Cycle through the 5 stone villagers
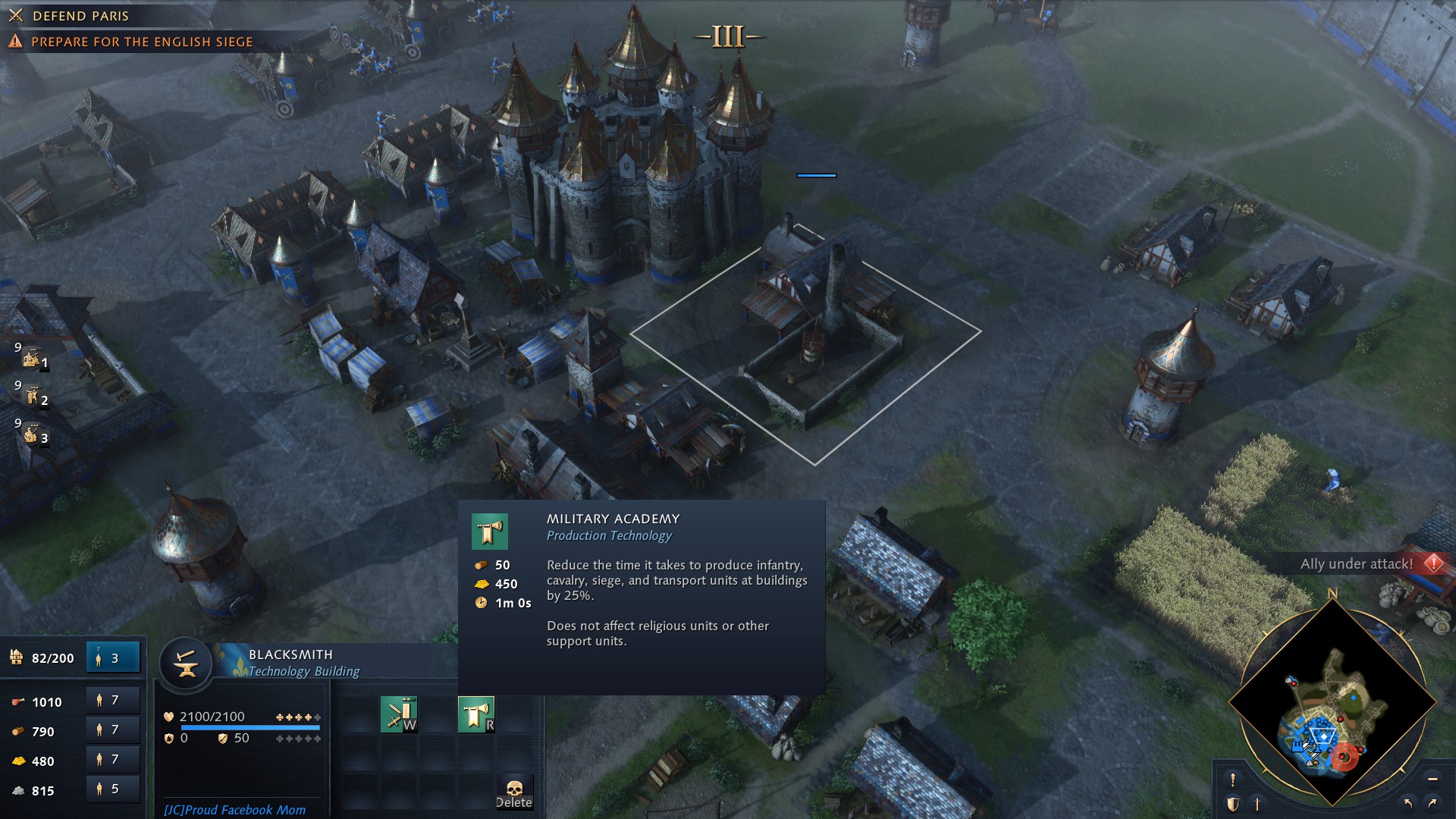This screenshot has width=1456, height=819. tap(113, 789)
